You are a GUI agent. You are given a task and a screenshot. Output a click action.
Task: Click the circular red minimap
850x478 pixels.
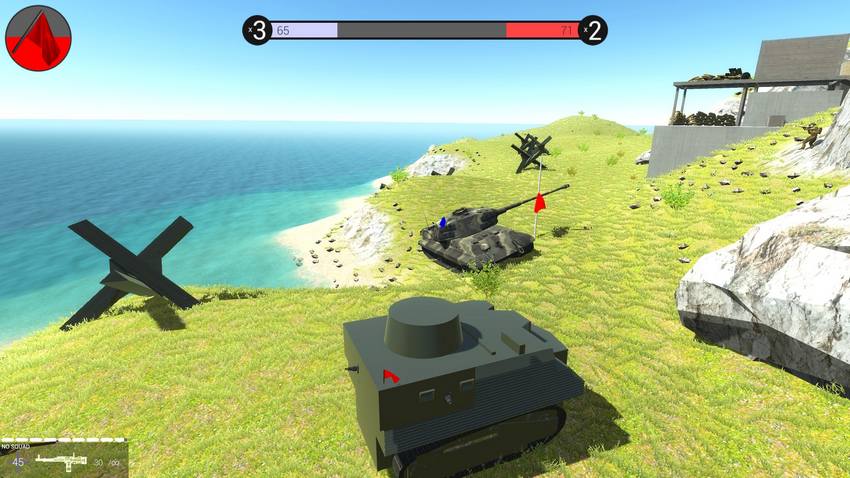tap(38, 38)
